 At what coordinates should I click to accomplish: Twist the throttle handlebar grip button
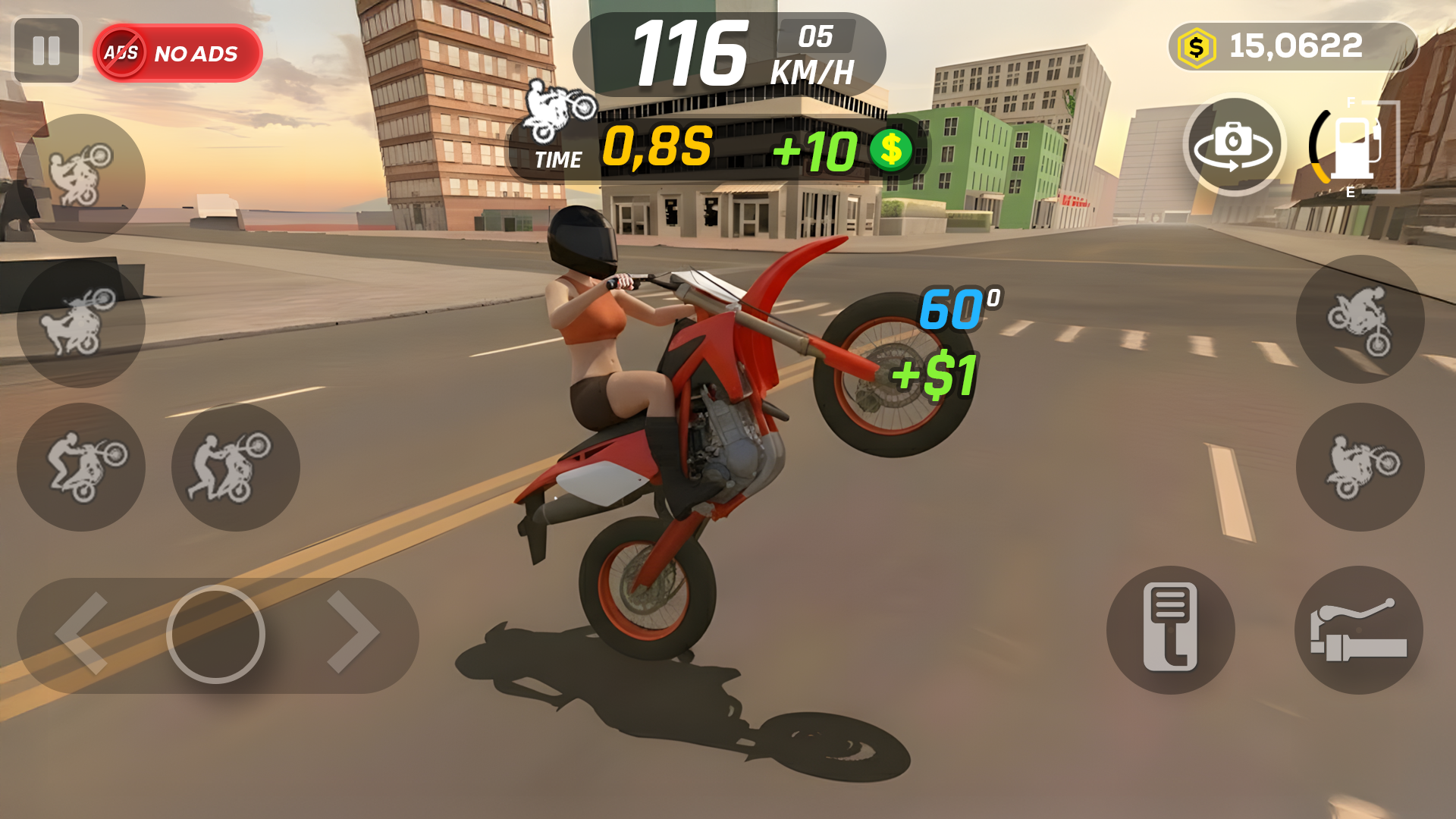pos(1358,629)
